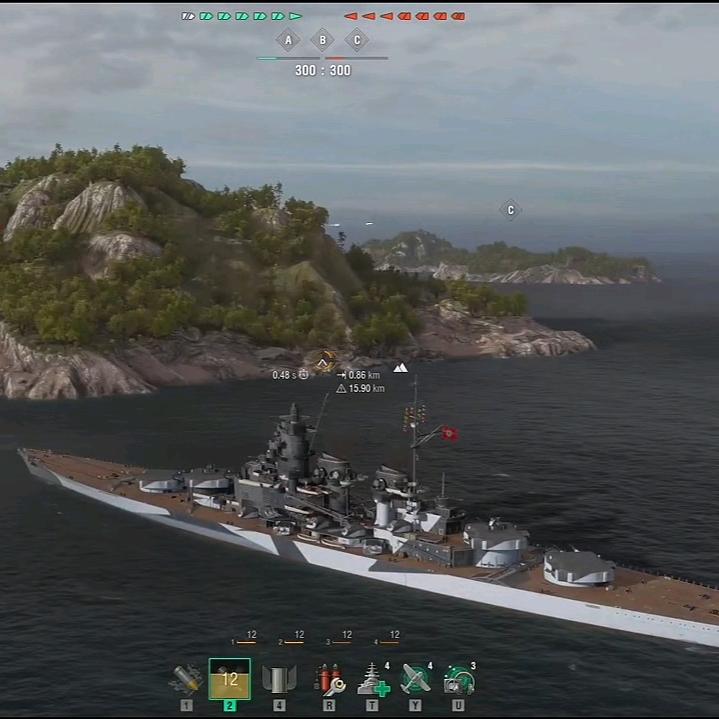Launch the fighter plane consumable
719x719 pixels.
click(x=416, y=680)
